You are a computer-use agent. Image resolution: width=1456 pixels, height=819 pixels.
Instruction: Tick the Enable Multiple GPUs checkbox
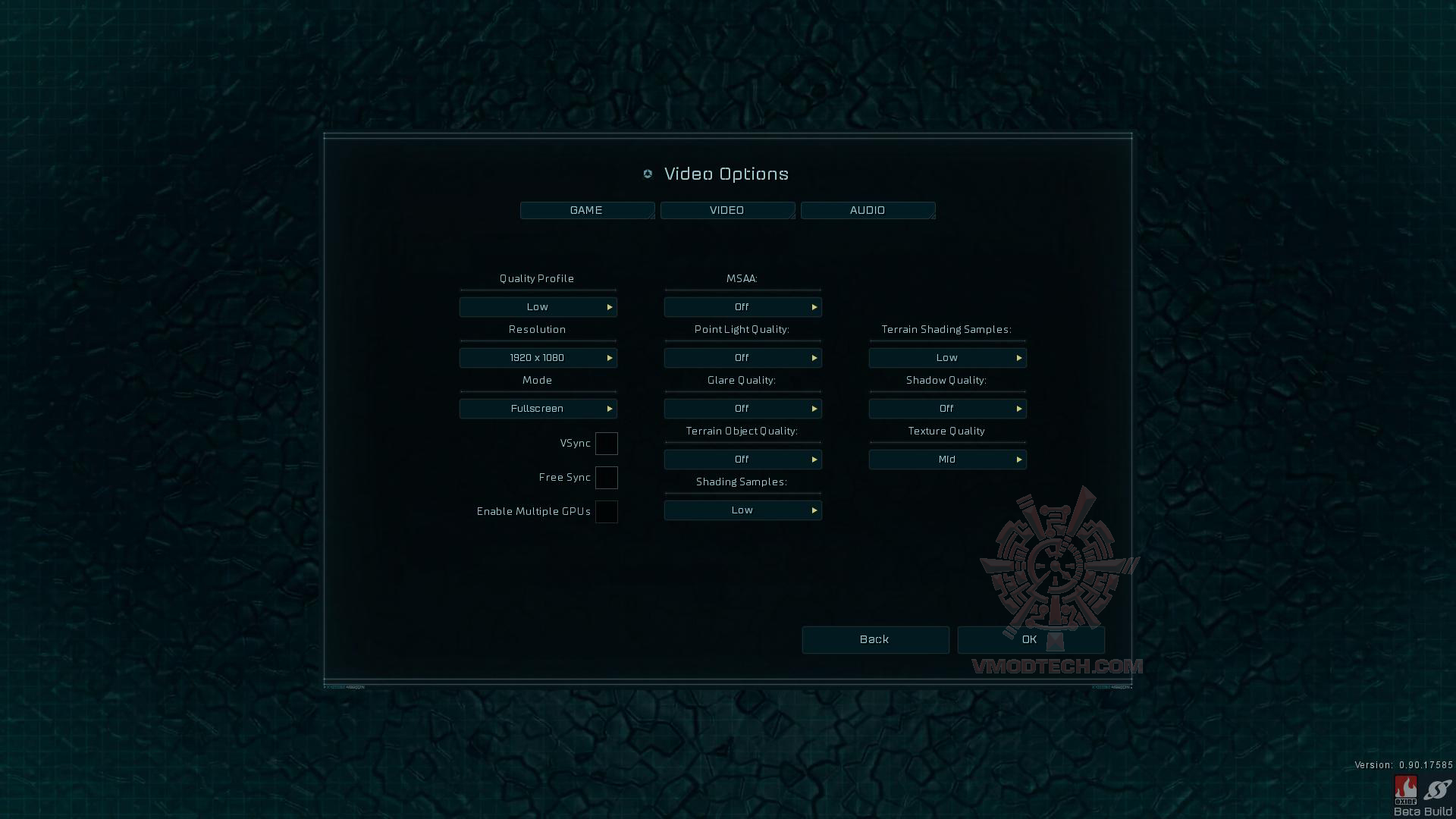(606, 512)
